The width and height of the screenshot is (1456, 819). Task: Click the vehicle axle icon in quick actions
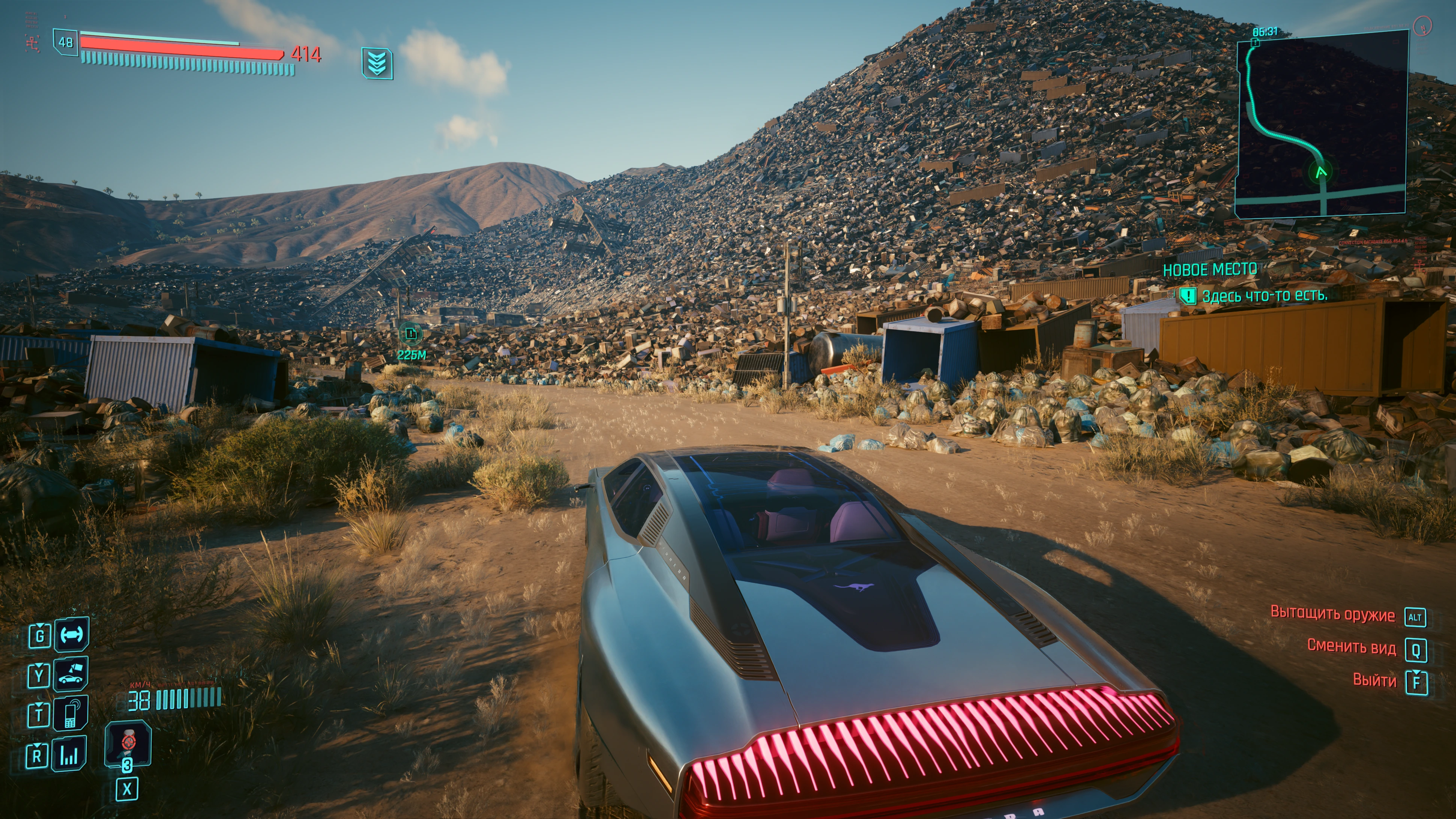(71, 635)
